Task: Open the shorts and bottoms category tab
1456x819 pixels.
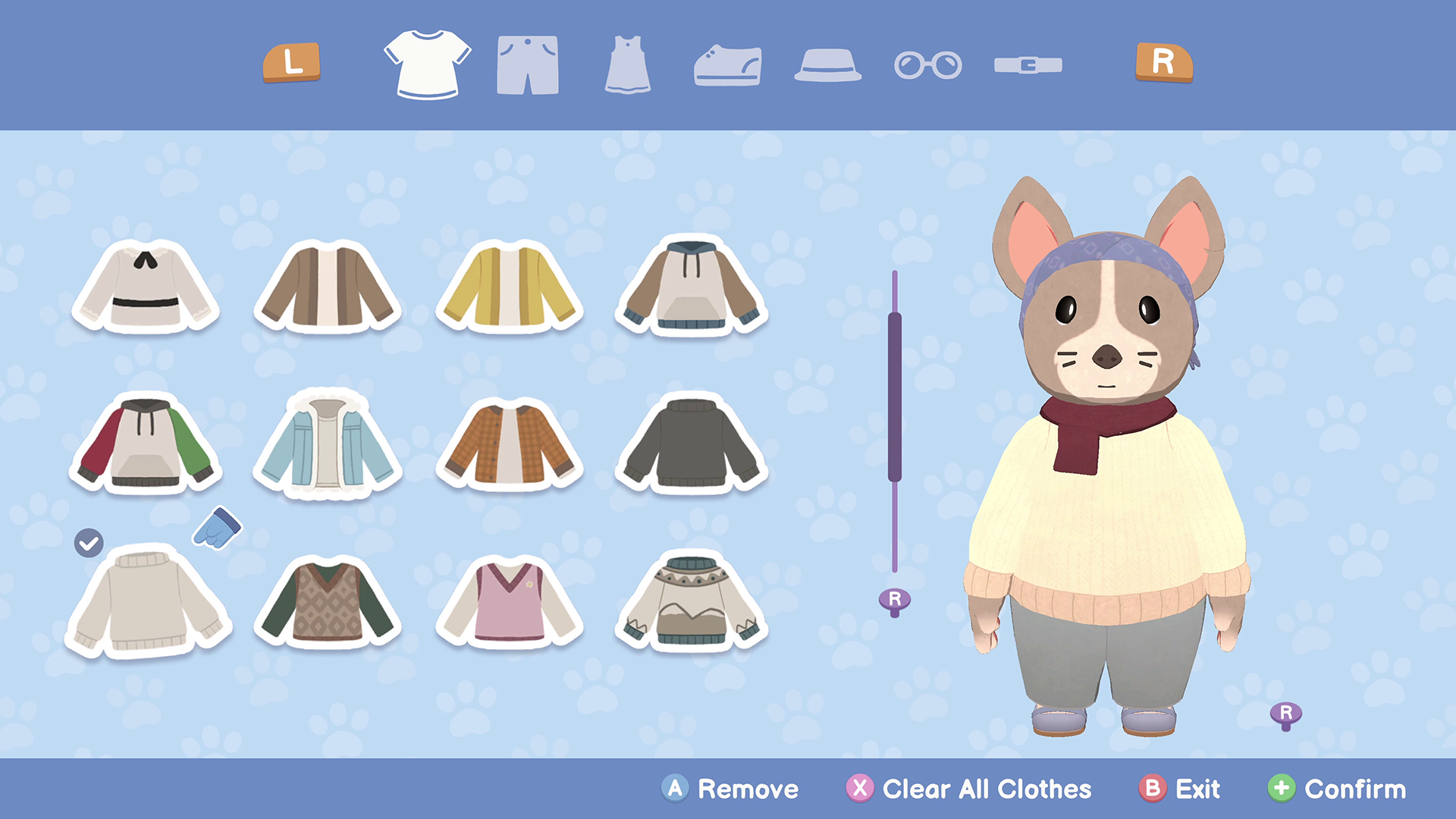Action: click(x=528, y=65)
